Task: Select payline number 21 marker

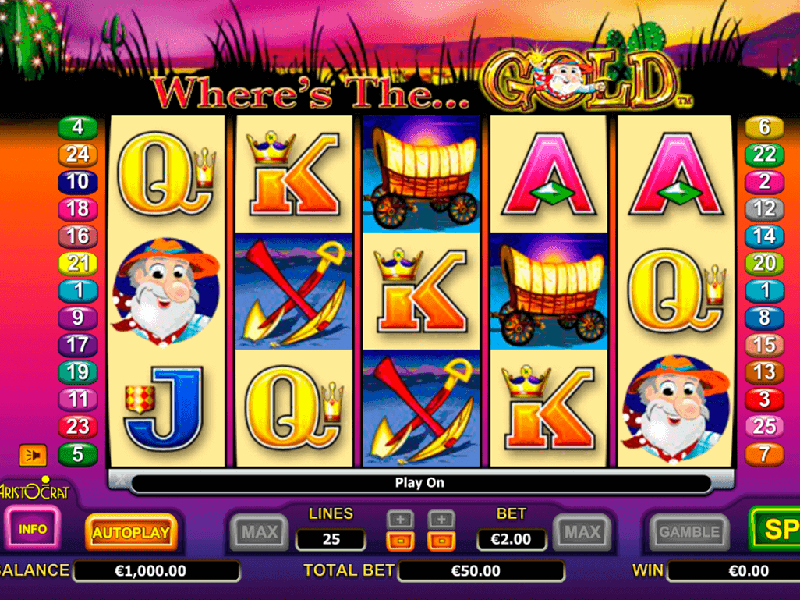Action: click(x=77, y=263)
